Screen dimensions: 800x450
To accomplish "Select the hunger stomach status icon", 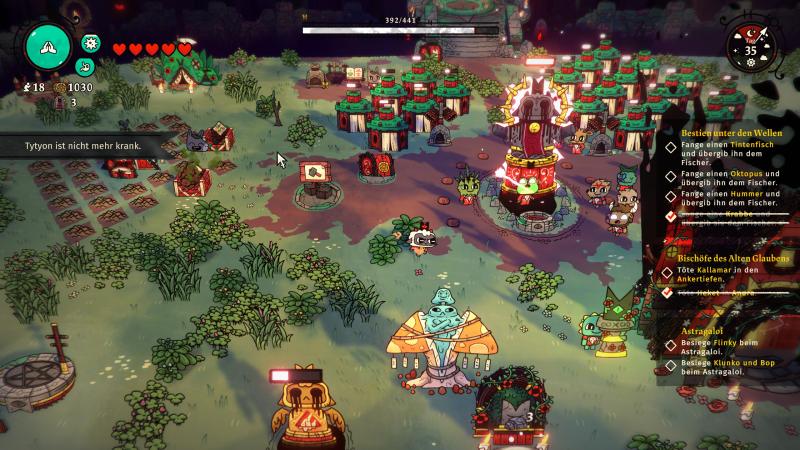I will click(x=86, y=67).
